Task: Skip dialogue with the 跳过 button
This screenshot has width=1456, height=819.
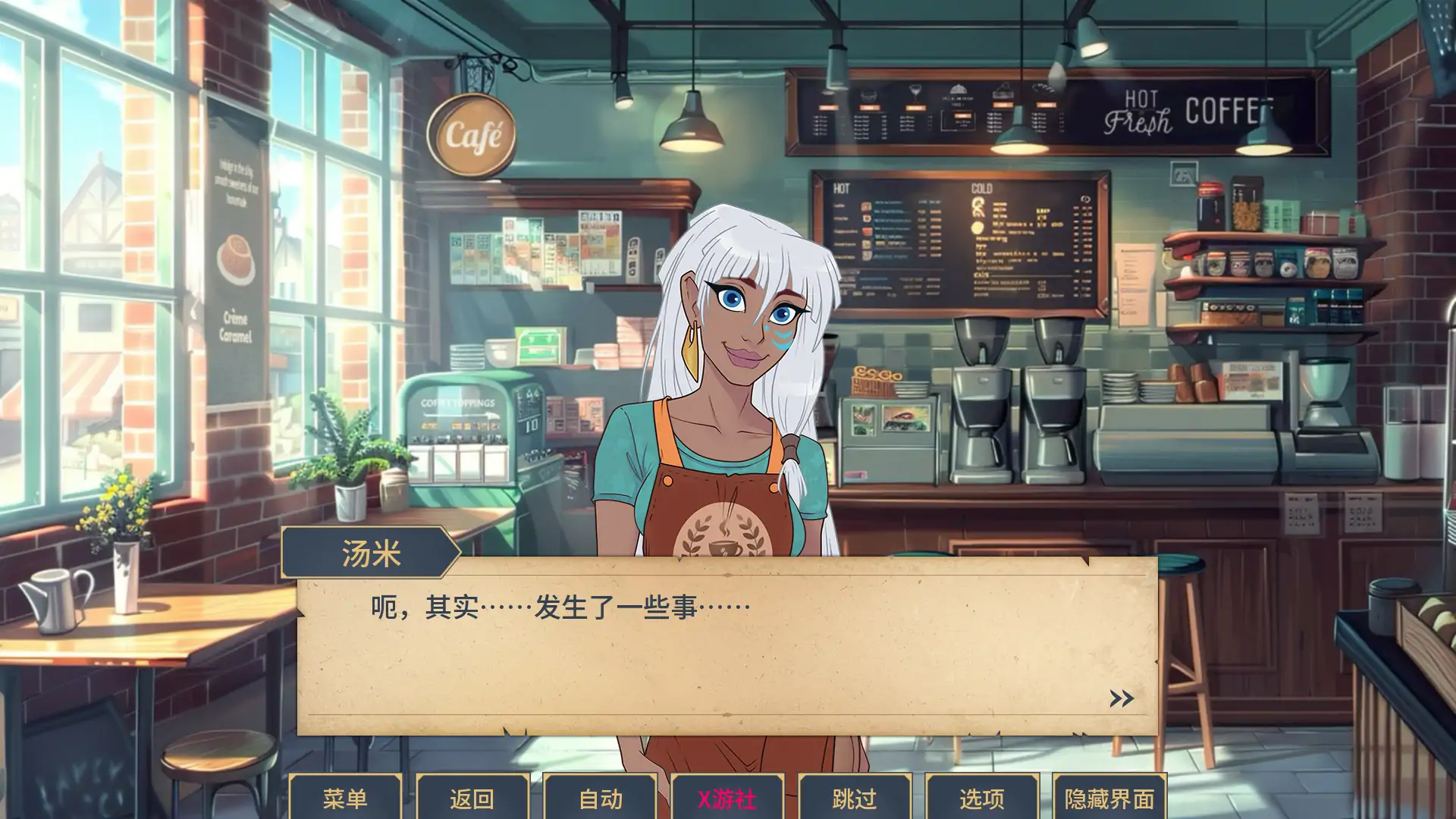Action: pyautogui.click(x=854, y=798)
